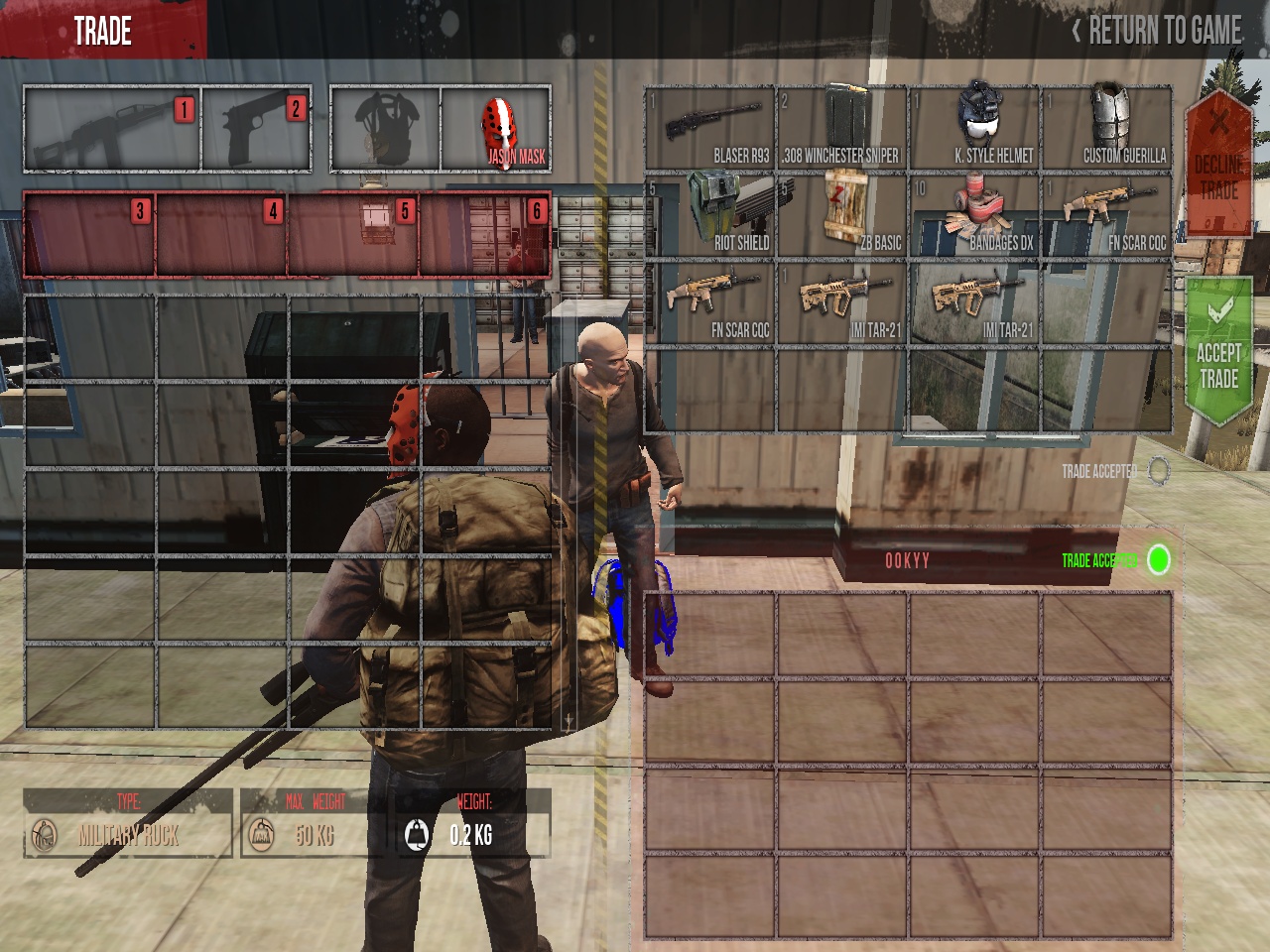This screenshot has width=1270, height=952.
Task: Select the ZB Basic crate
Action: [x=841, y=215]
